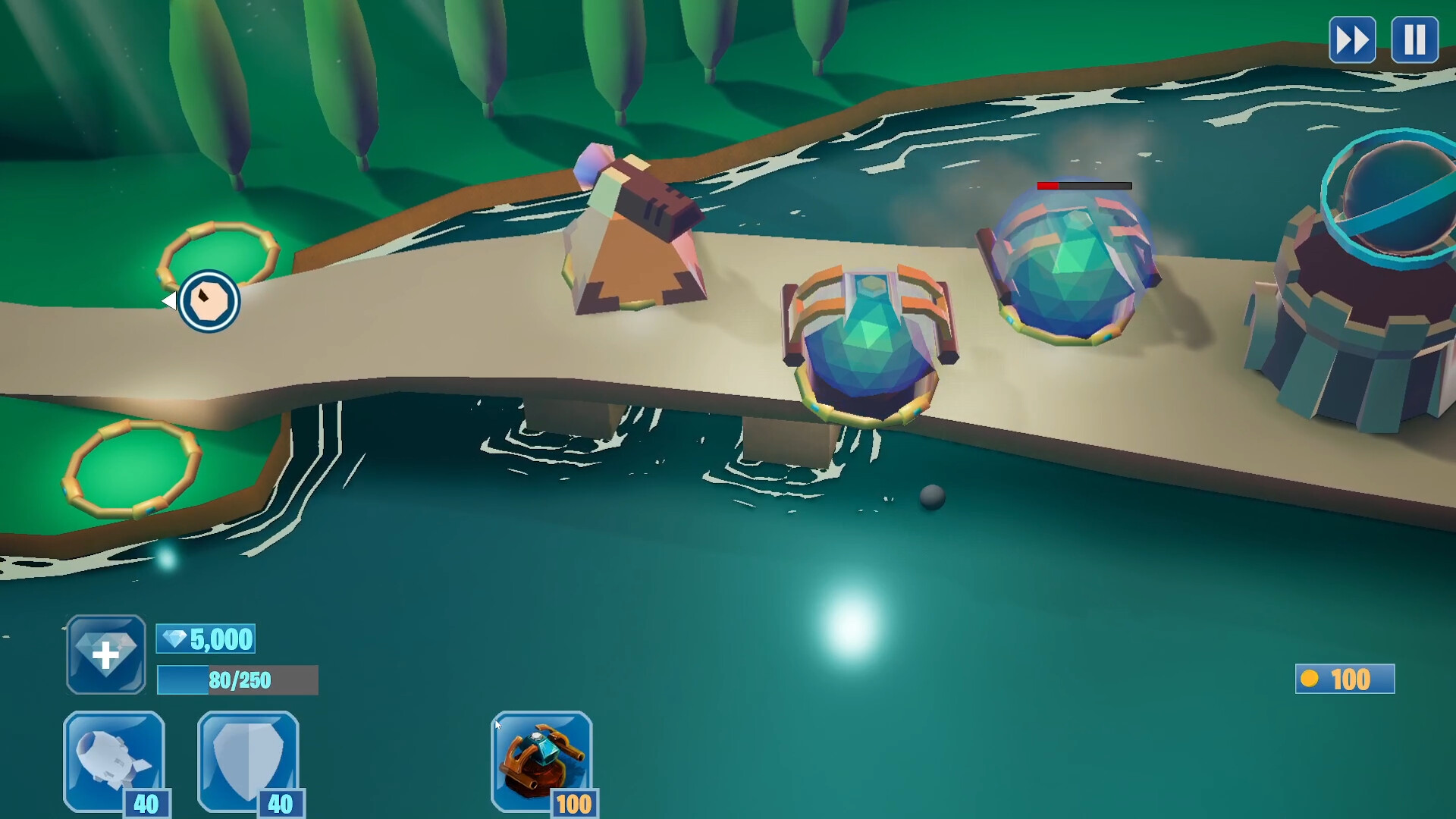
Task: Toggle fast-forward game speed
Action: click(1352, 39)
